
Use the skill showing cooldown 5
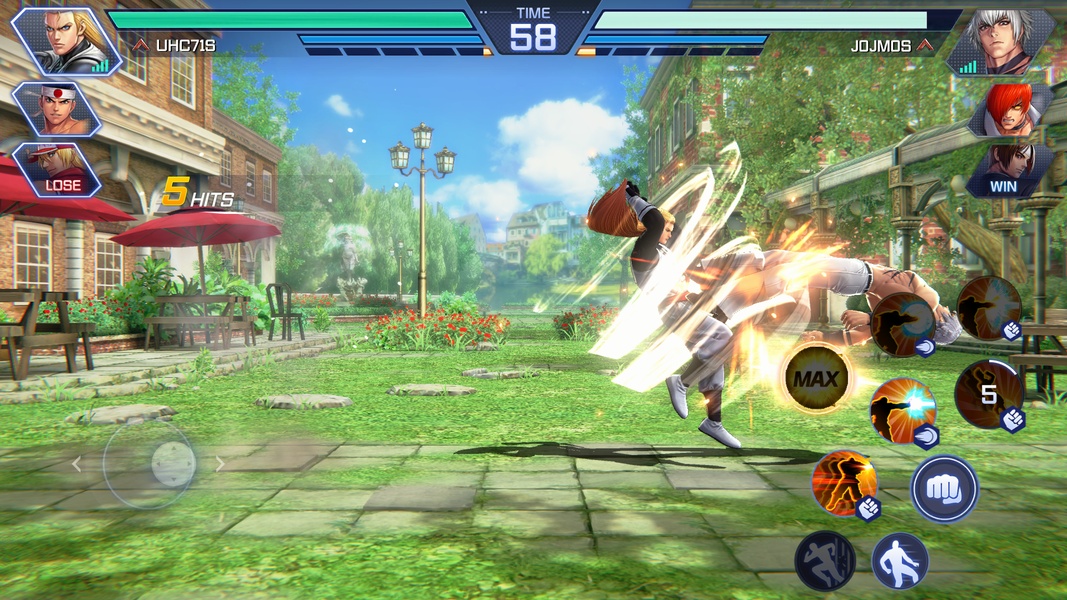[x=988, y=394]
